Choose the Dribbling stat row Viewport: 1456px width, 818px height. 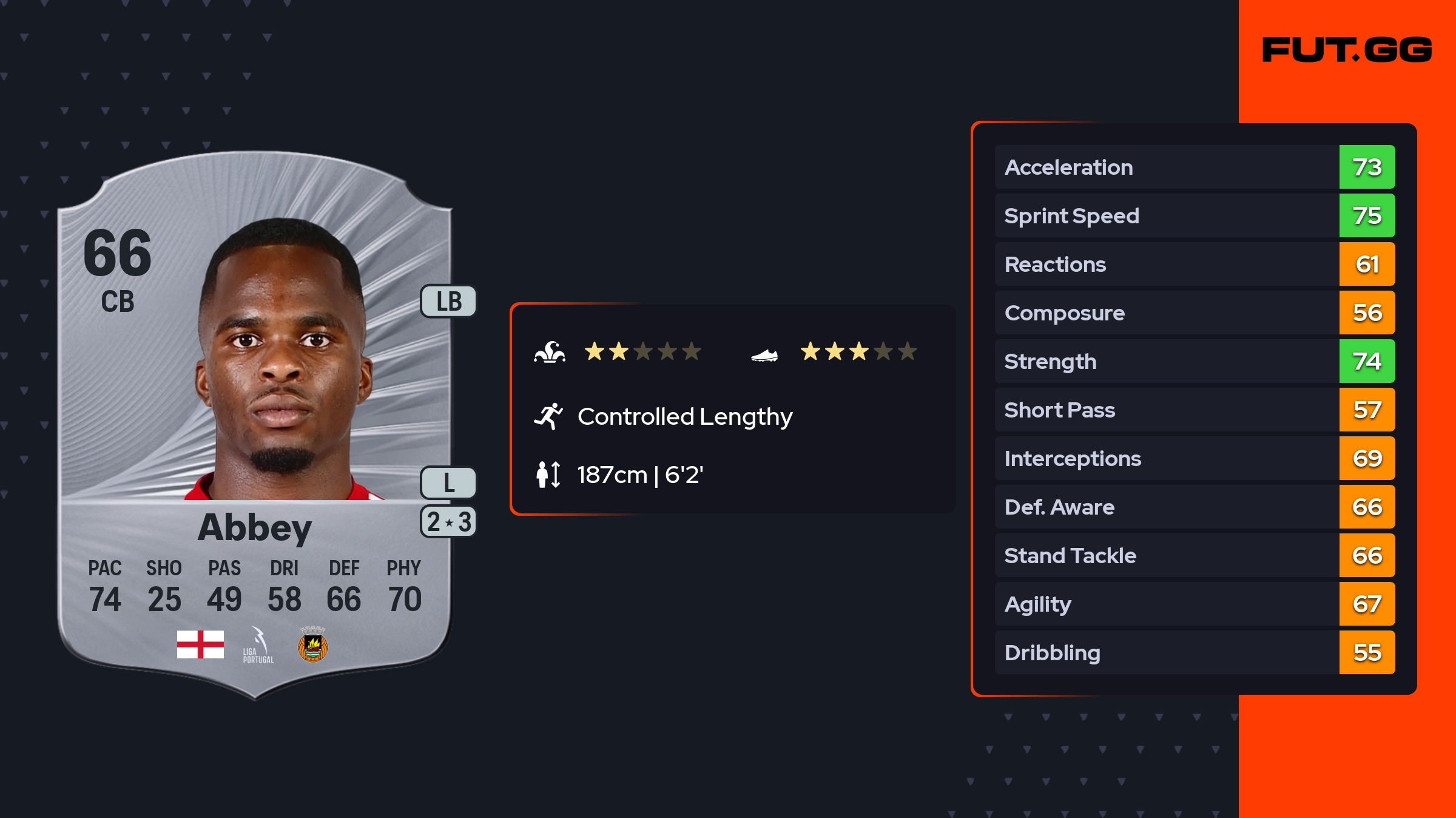click(x=1194, y=652)
